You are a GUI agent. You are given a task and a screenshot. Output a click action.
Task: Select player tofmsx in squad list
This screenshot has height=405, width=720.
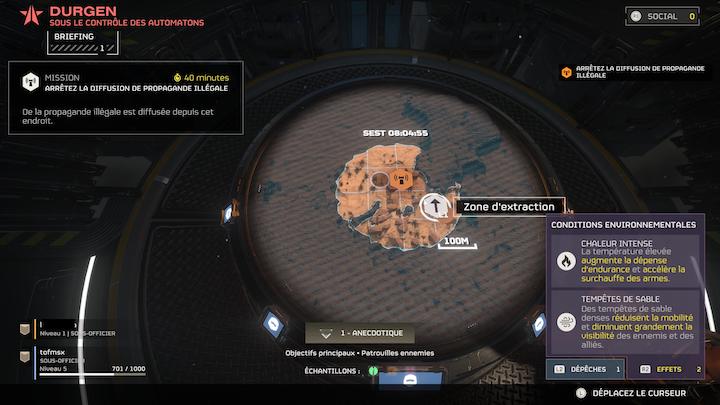(82, 360)
